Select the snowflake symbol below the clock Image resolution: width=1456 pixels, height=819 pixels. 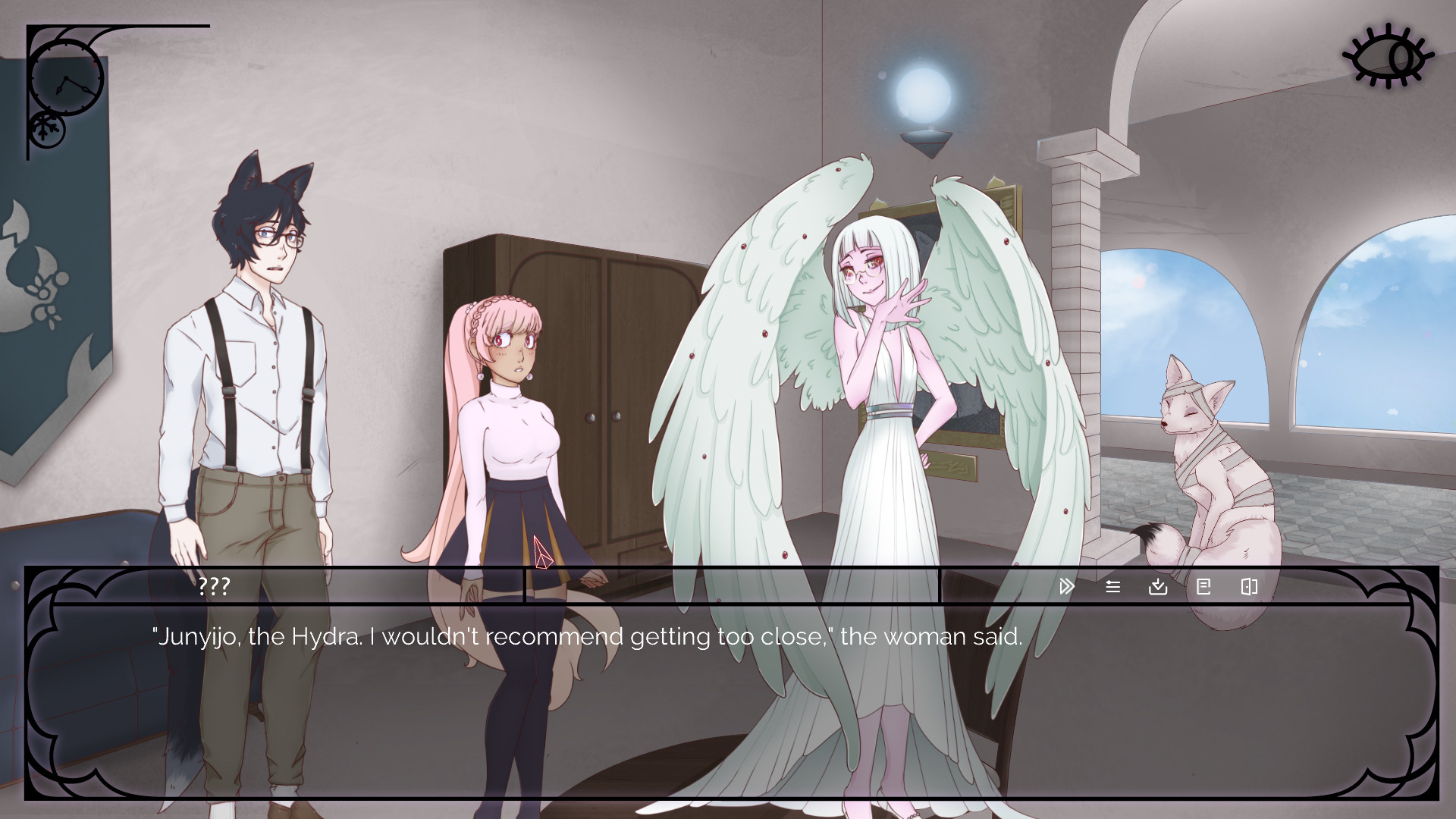(x=45, y=127)
